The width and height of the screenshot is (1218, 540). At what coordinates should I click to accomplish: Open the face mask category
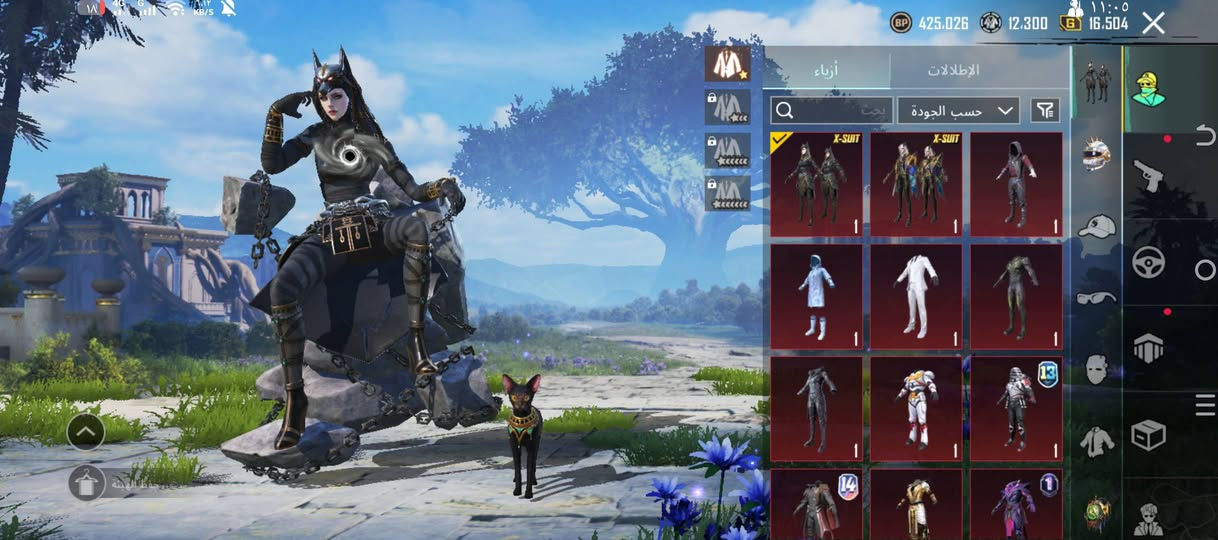1097,368
